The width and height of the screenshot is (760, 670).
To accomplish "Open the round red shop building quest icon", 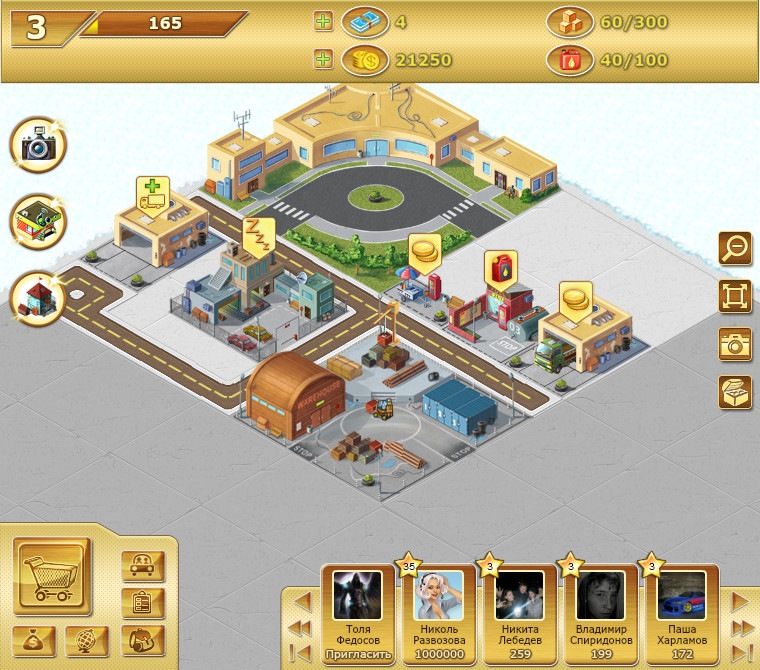I will coord(38,222).
